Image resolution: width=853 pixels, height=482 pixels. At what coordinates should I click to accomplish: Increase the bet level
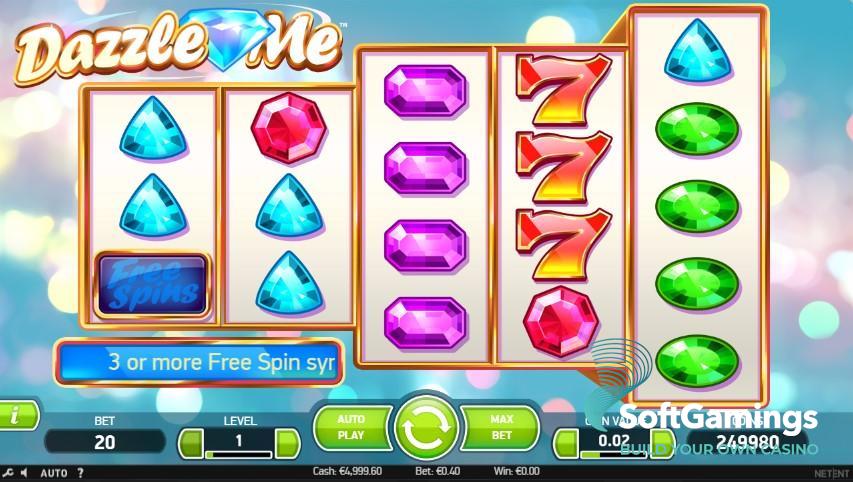(287, 441)
